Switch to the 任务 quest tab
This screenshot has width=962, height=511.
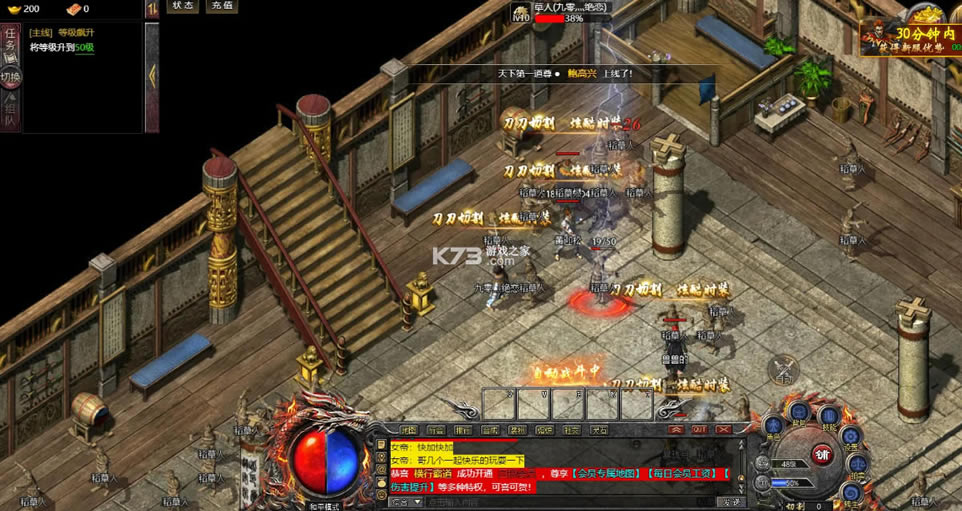coord(10,45)
